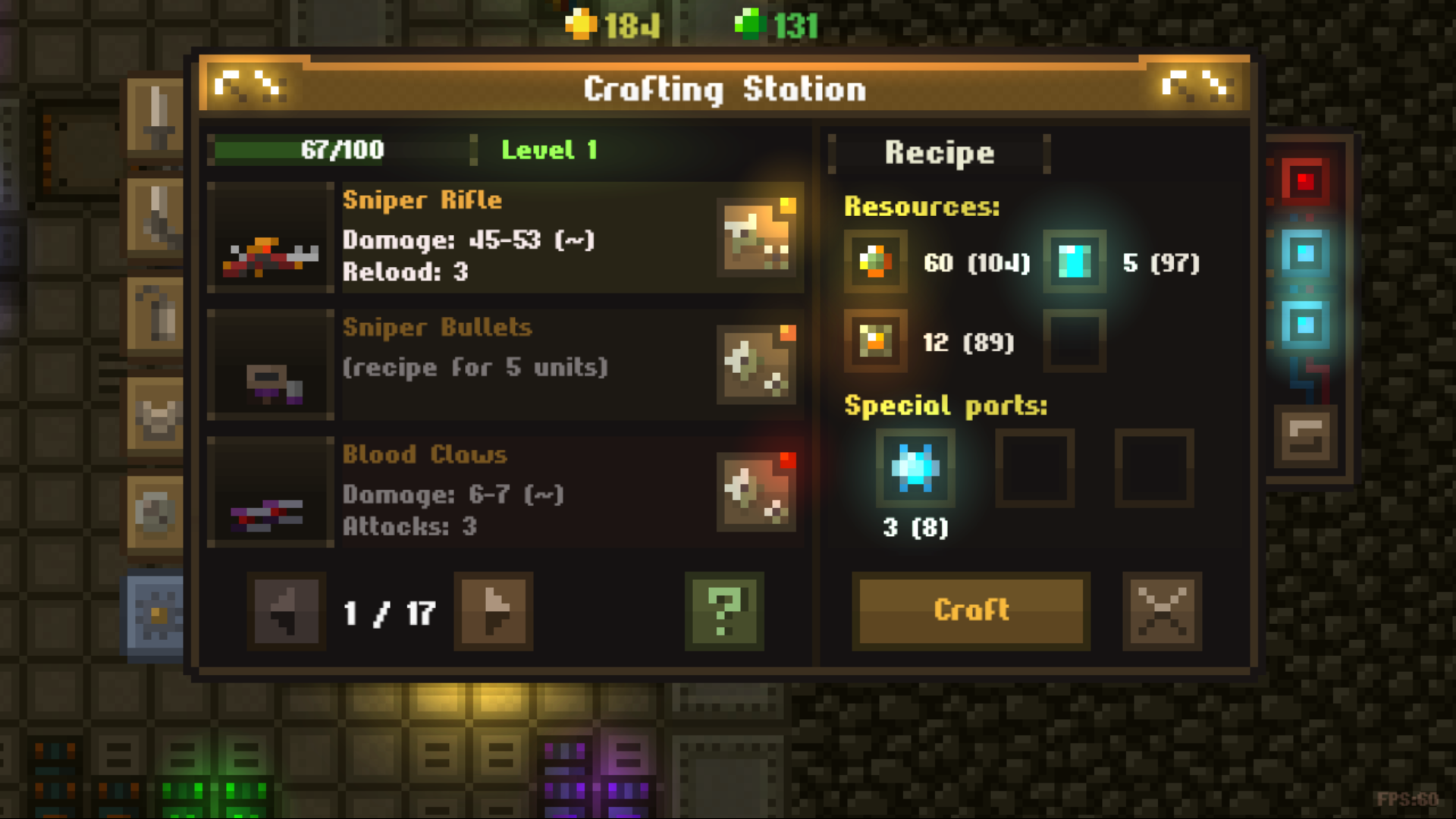Select the blue crystal resource showing 5
The width and height of the screenshot is (1456, 819).
1074,262
